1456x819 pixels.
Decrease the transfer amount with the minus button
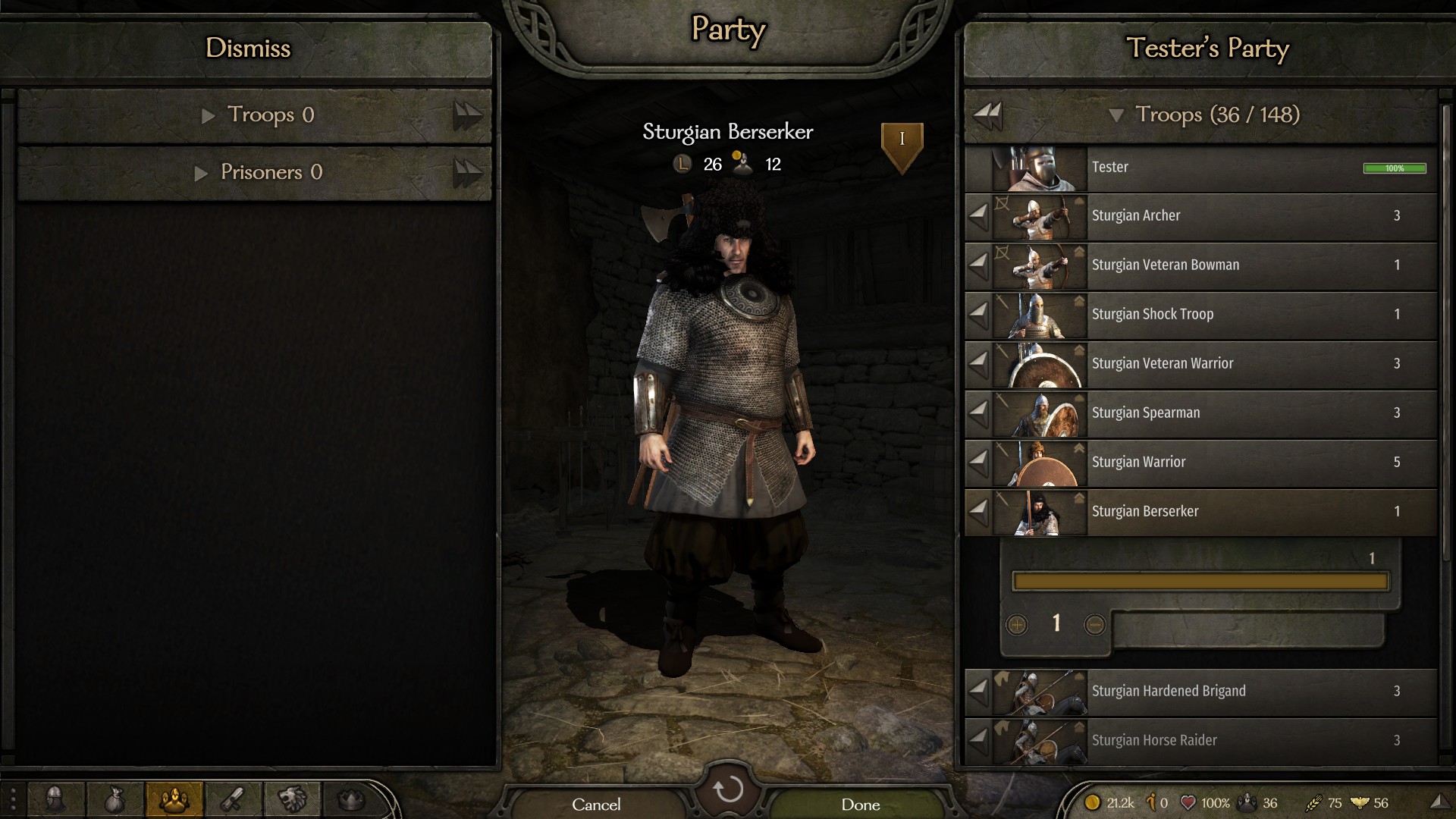1094,625
